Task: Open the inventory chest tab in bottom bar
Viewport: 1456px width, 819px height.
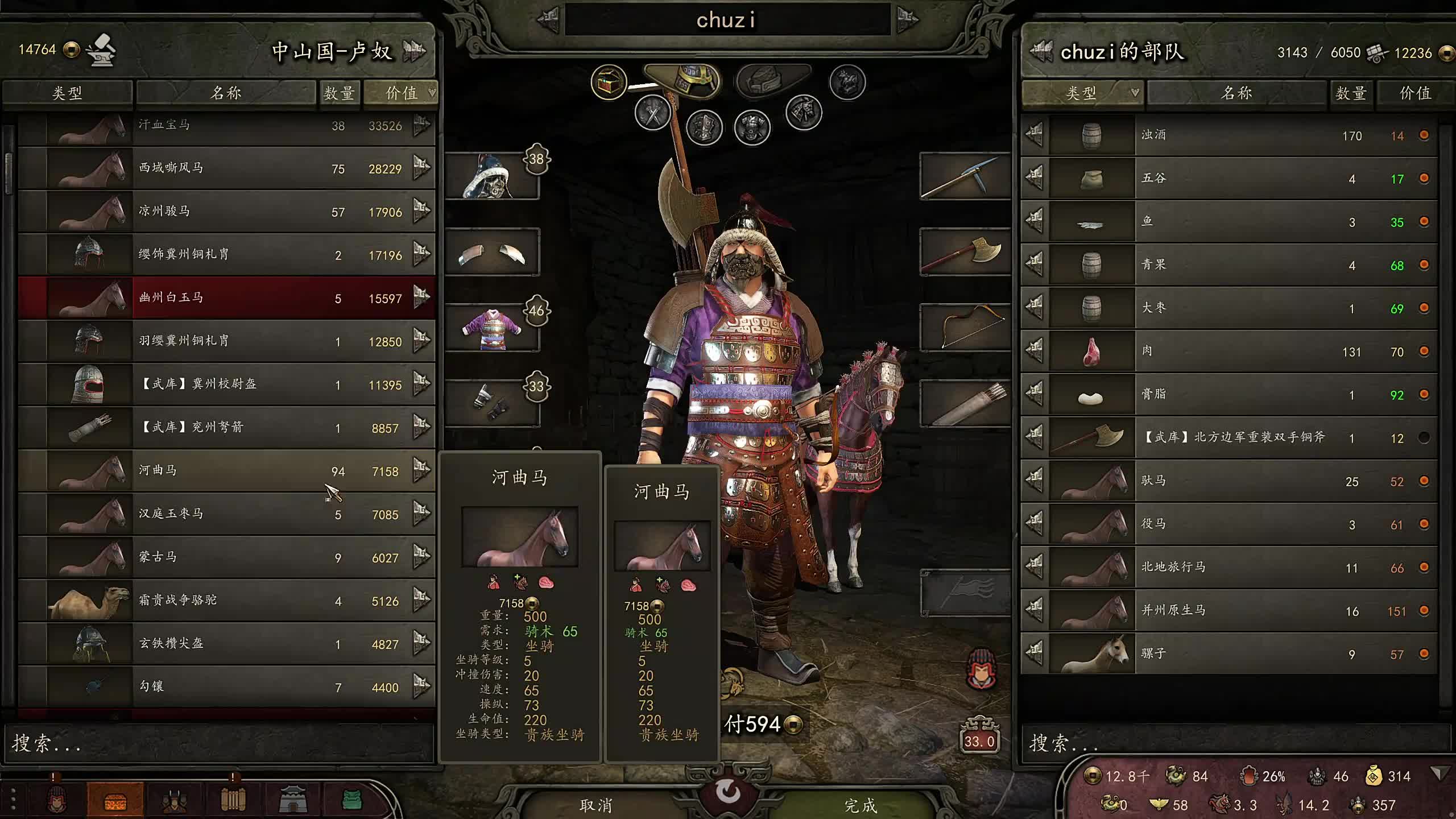Action: tap(115, 801)
